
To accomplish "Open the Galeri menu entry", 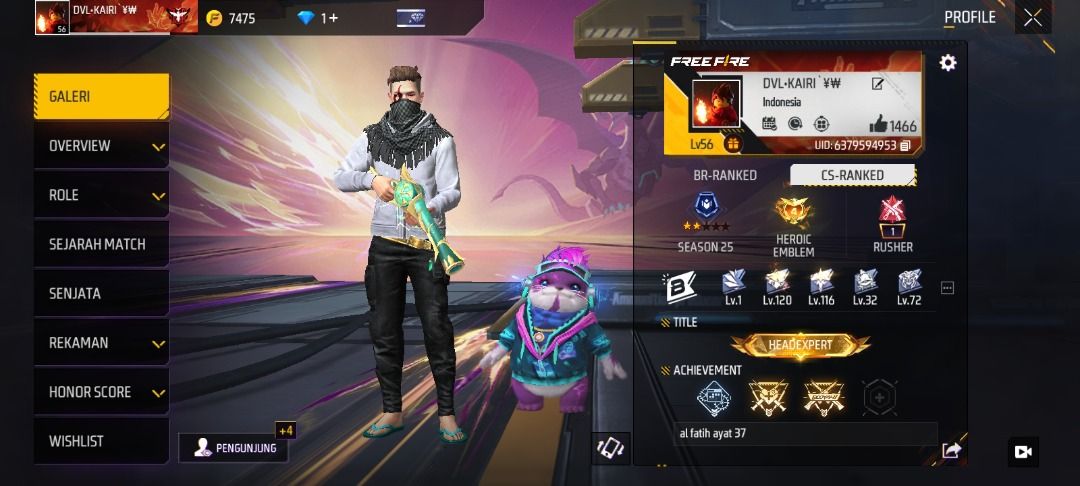I will (x=100, y=97).
